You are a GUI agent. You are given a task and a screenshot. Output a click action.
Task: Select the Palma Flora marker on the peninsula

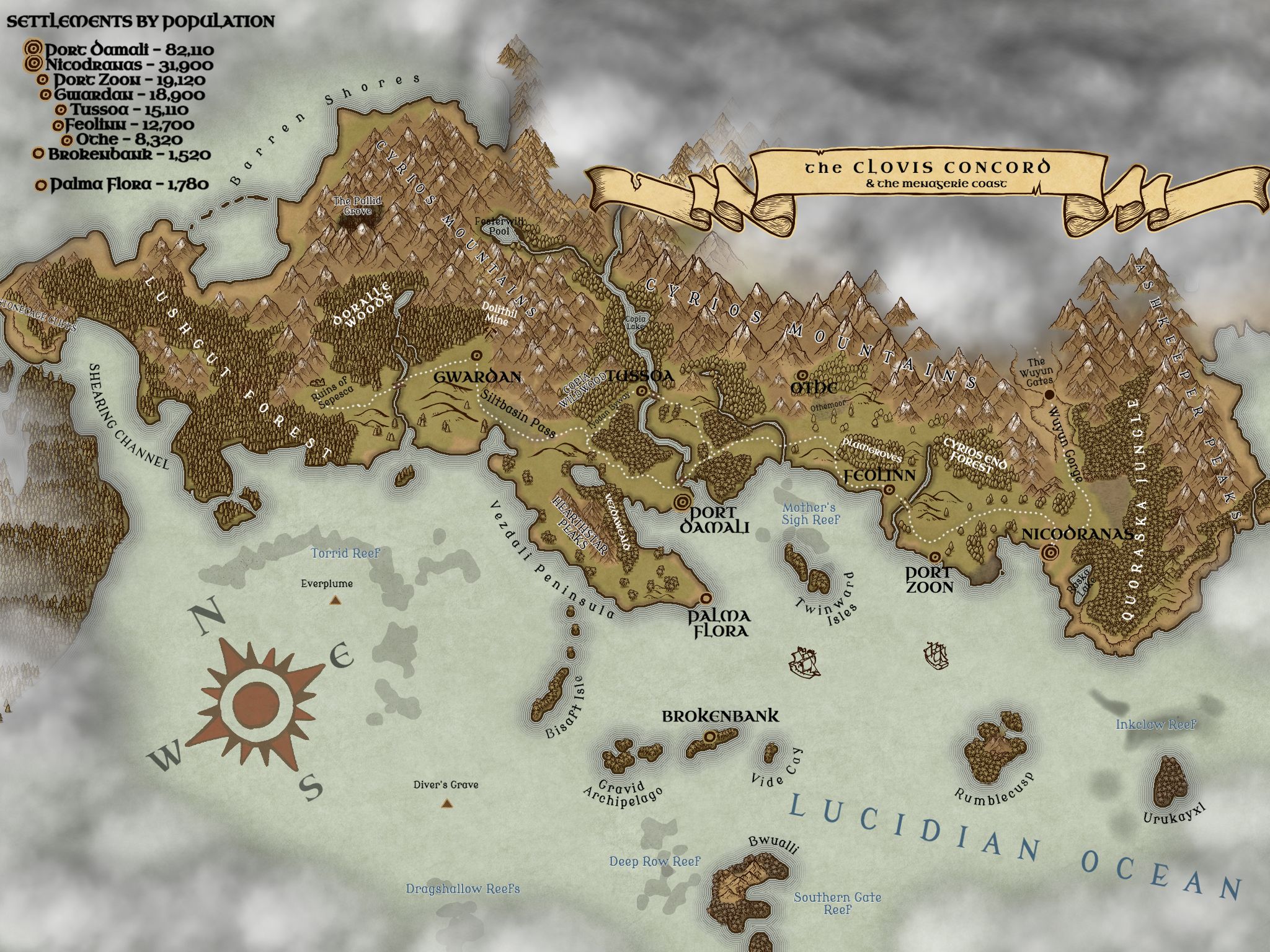705,598
